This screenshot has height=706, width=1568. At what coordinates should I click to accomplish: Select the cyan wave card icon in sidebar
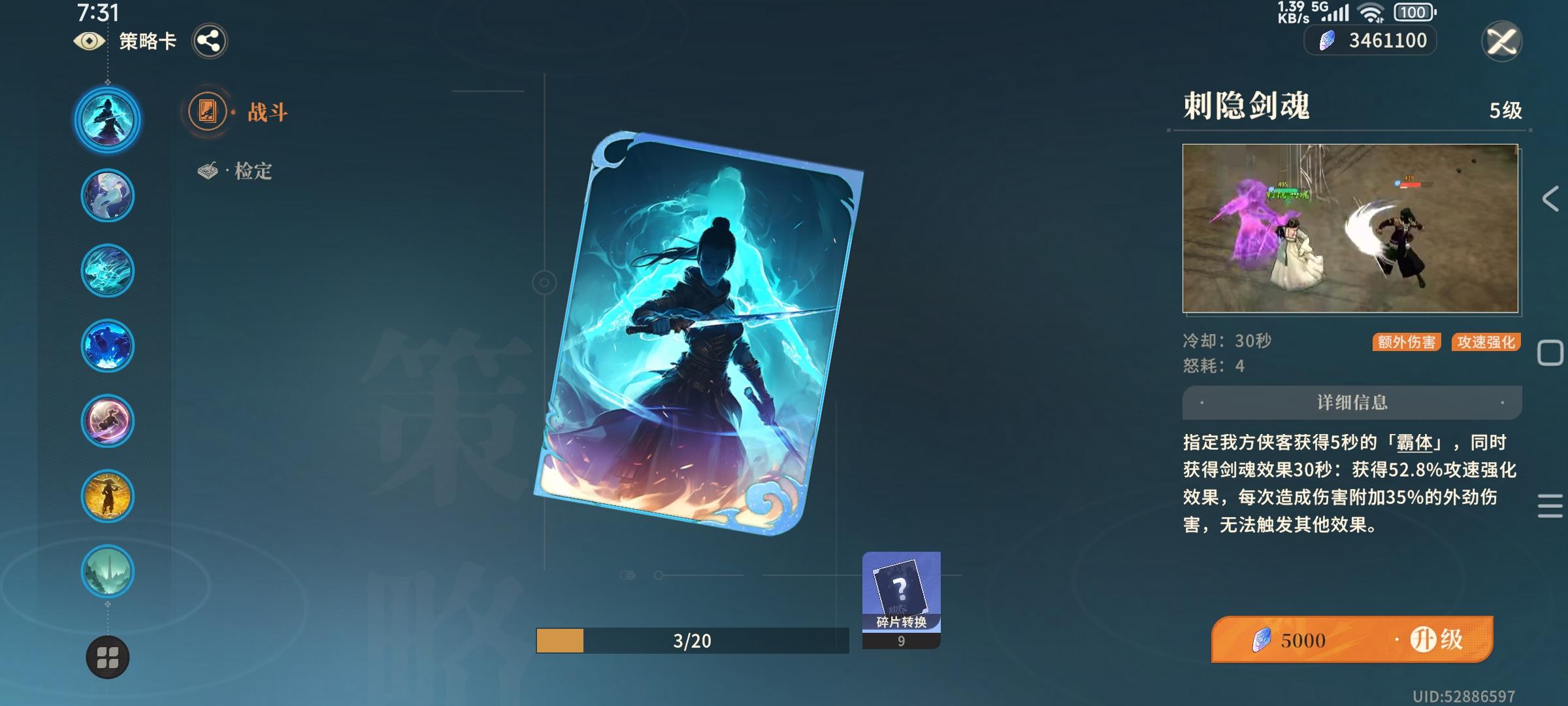pyautogui.click(x=107, y=270)
